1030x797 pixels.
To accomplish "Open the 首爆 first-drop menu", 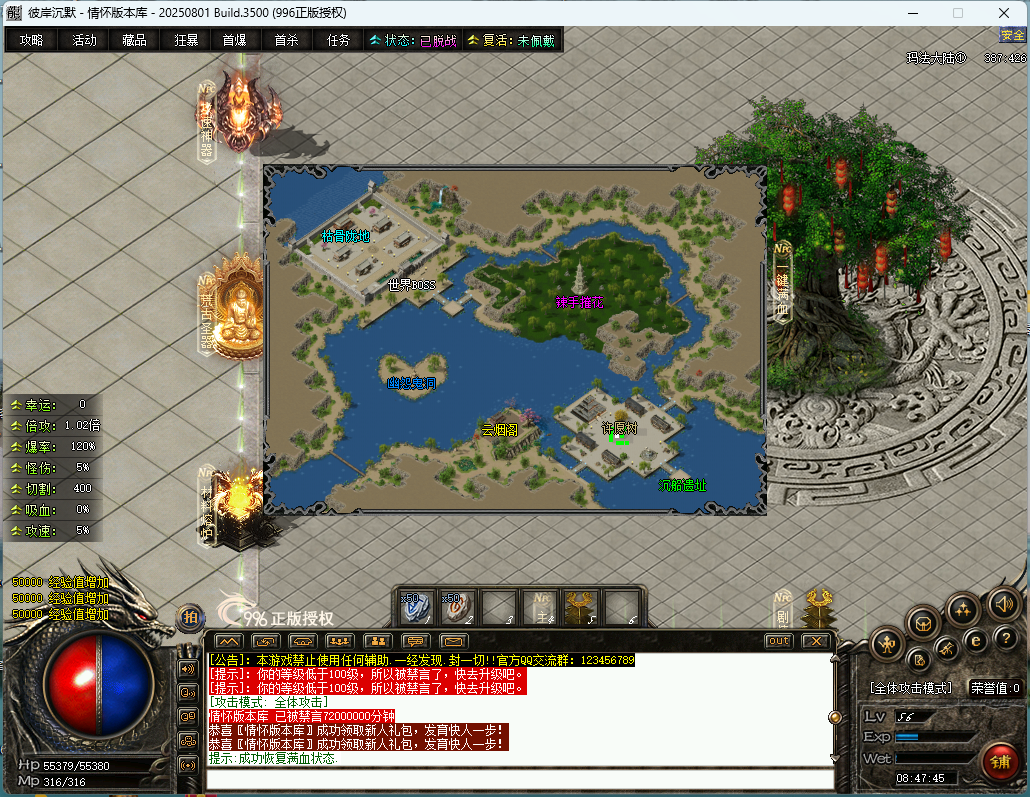I will 234,40.
